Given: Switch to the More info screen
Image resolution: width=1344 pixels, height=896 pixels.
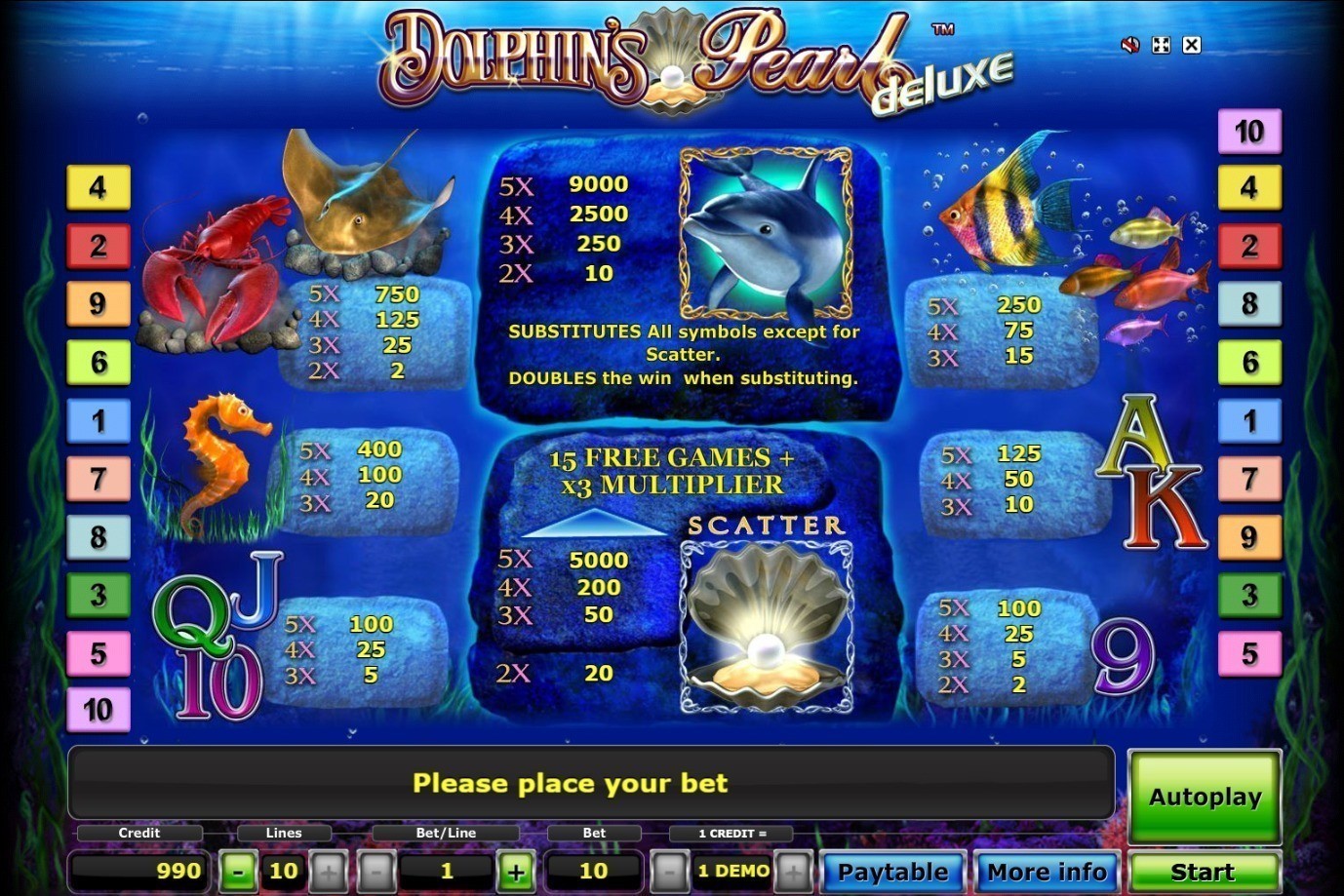Looking at the screenshot, I should (1047, 871).
